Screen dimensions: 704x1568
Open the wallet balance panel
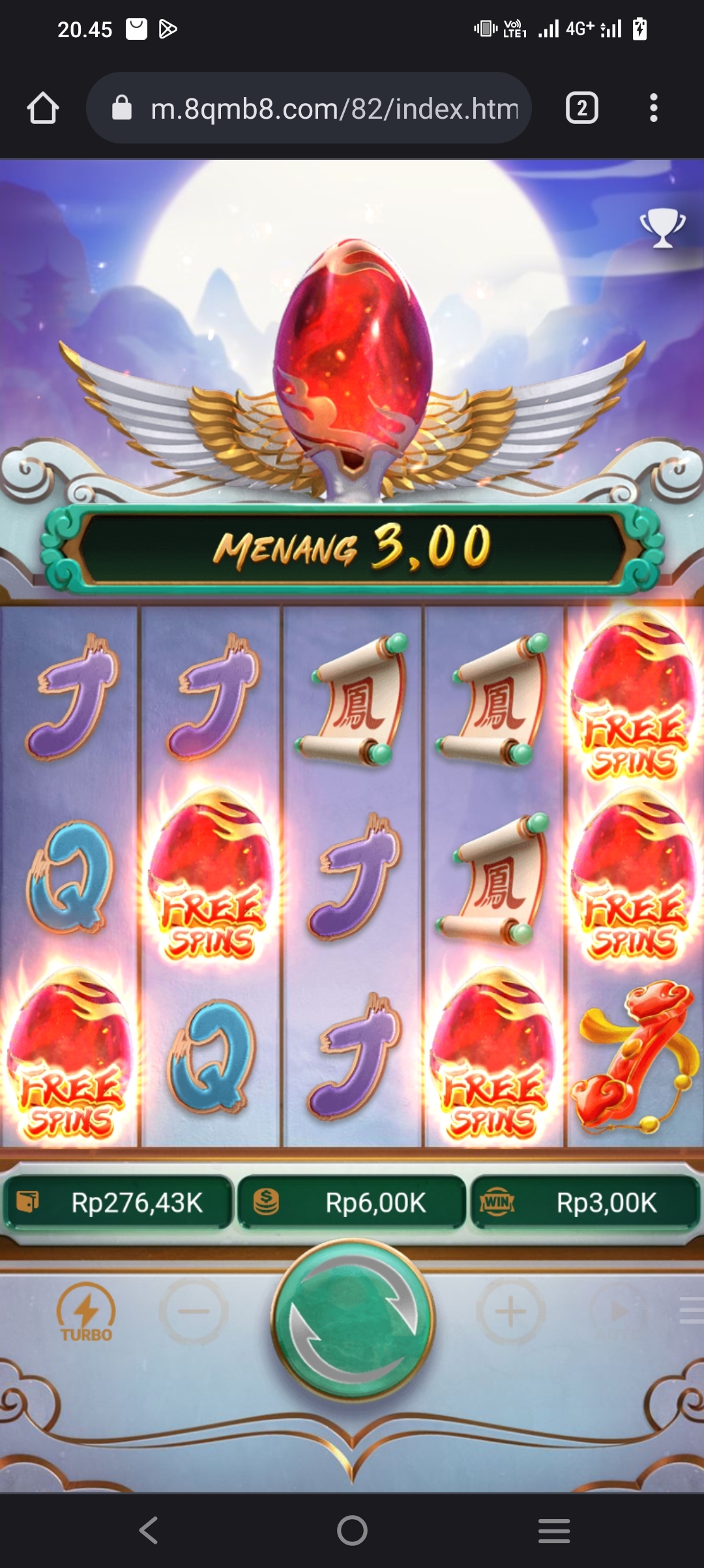[119, 1203]
